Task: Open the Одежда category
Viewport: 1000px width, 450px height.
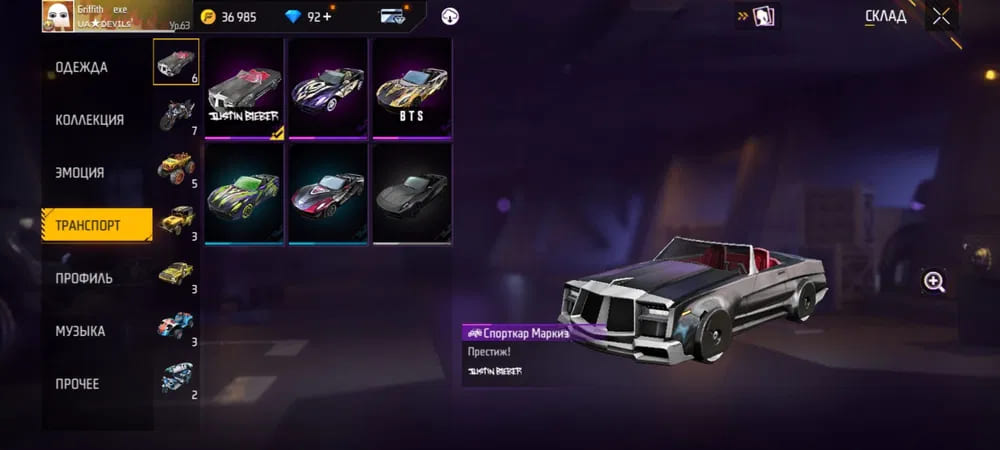Action: pos(82,67)
